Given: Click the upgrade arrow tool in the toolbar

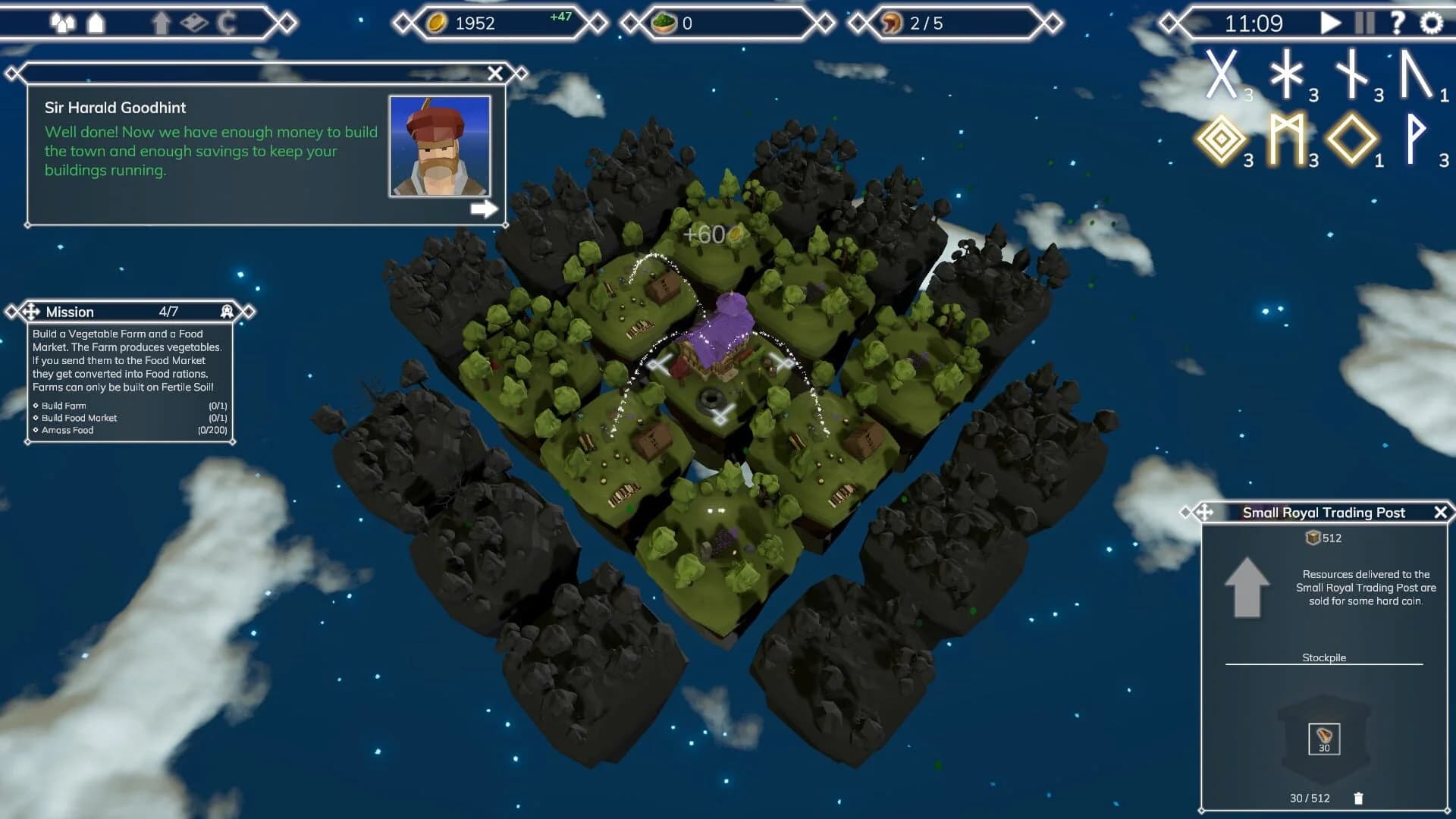Looking at the screenshot, I should 161,23.
